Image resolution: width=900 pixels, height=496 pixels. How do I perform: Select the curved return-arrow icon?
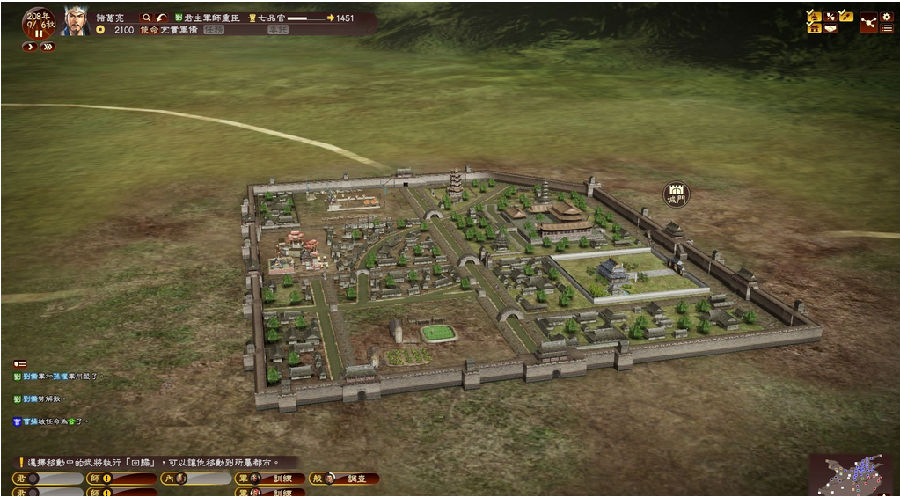click(163, 18)
